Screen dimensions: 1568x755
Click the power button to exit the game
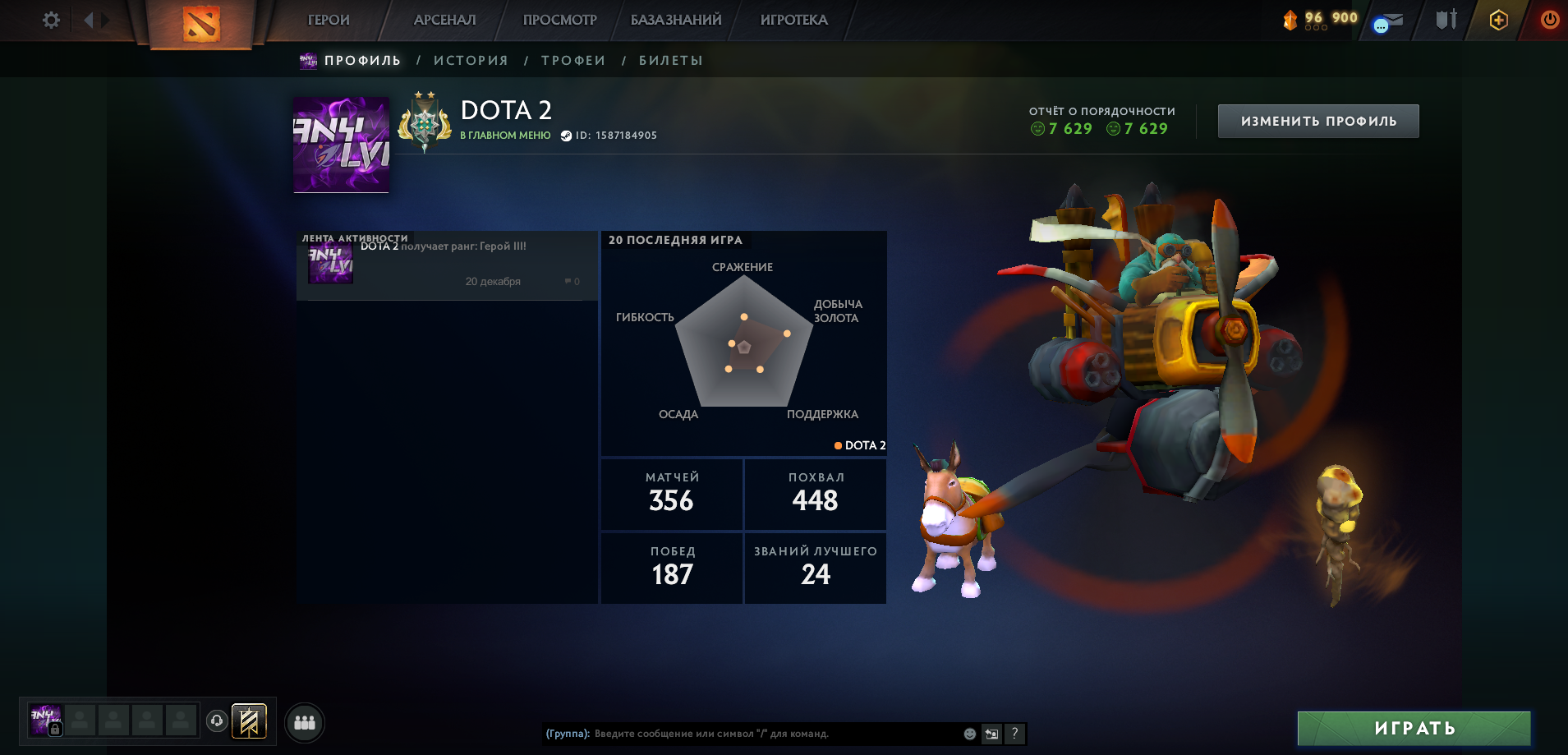click(x=1548, y=19)
